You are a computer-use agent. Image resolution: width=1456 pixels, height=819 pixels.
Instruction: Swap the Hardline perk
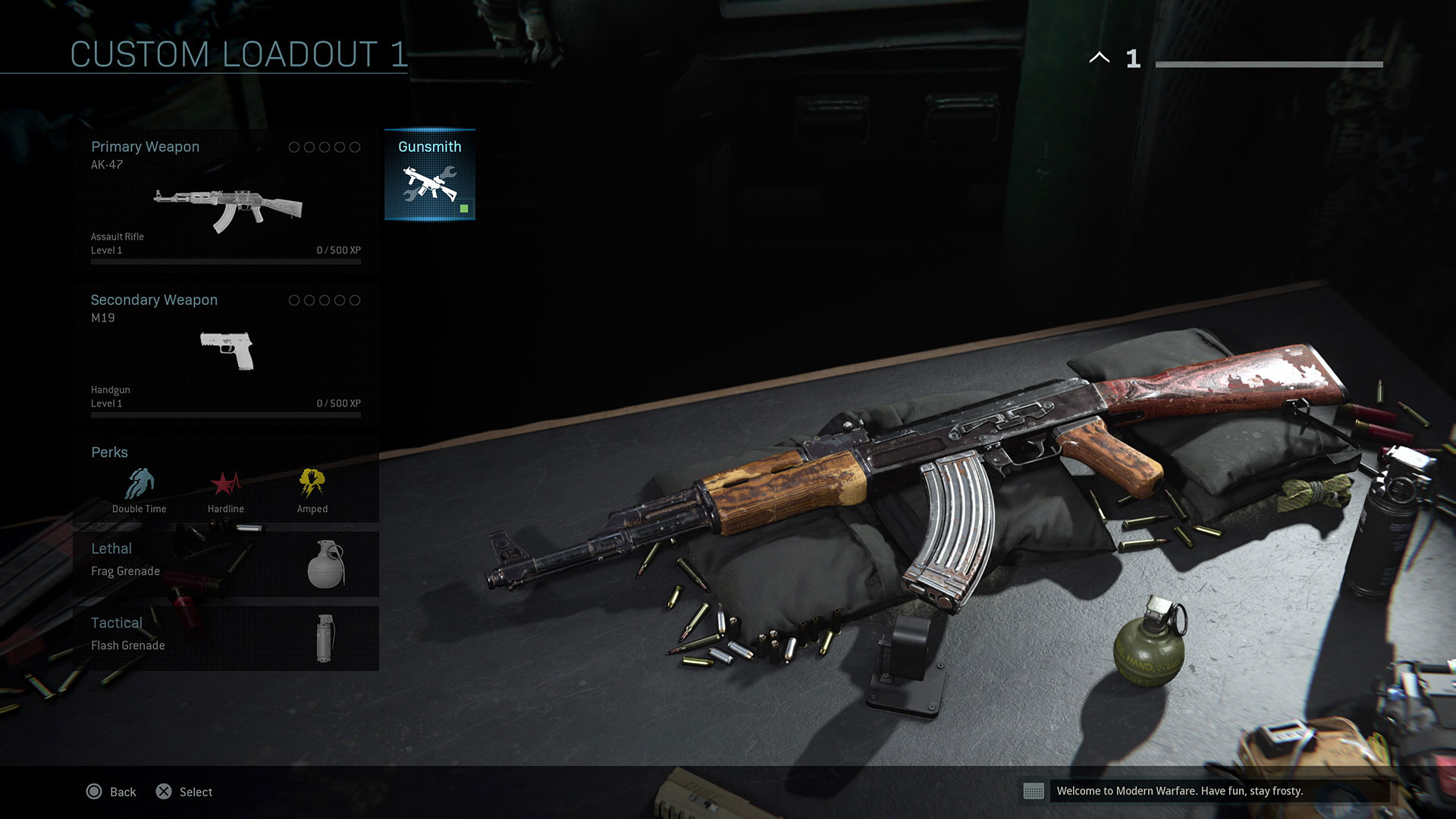pos(226,491)
